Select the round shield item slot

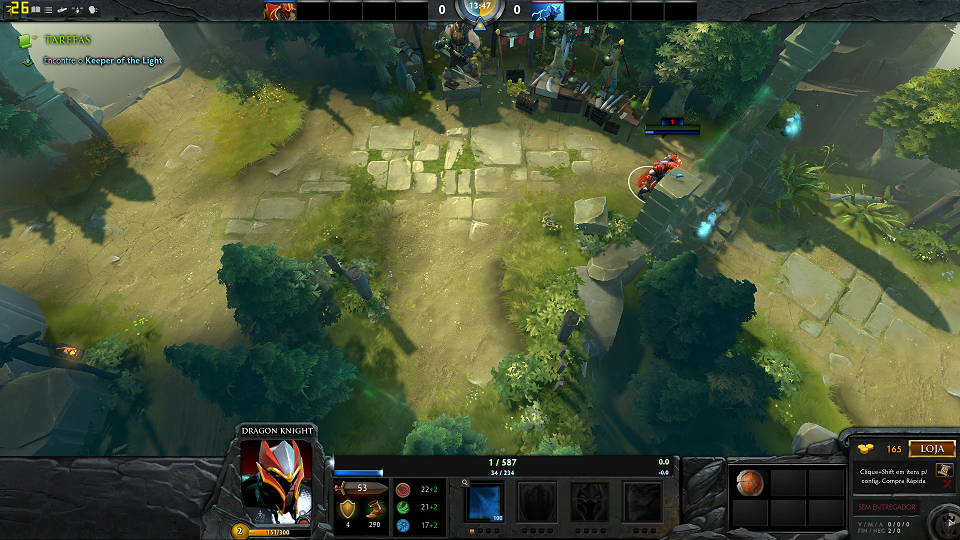750,484
